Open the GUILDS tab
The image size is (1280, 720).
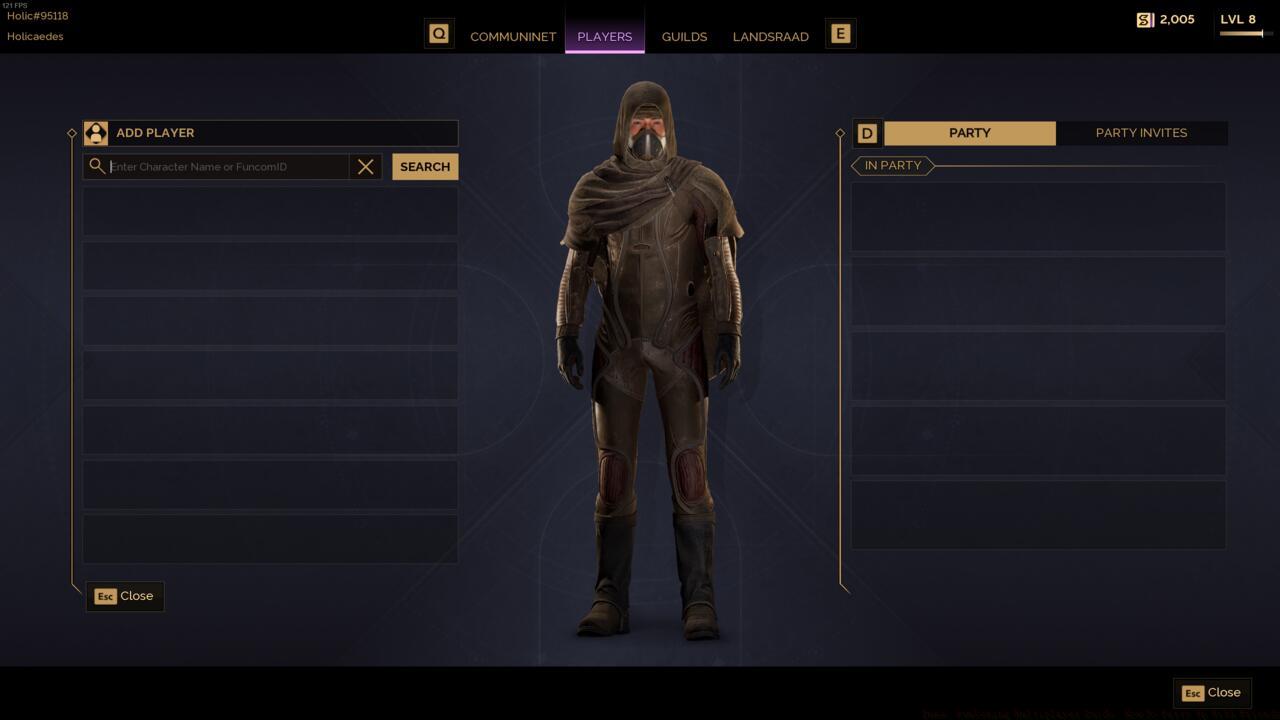684,36
